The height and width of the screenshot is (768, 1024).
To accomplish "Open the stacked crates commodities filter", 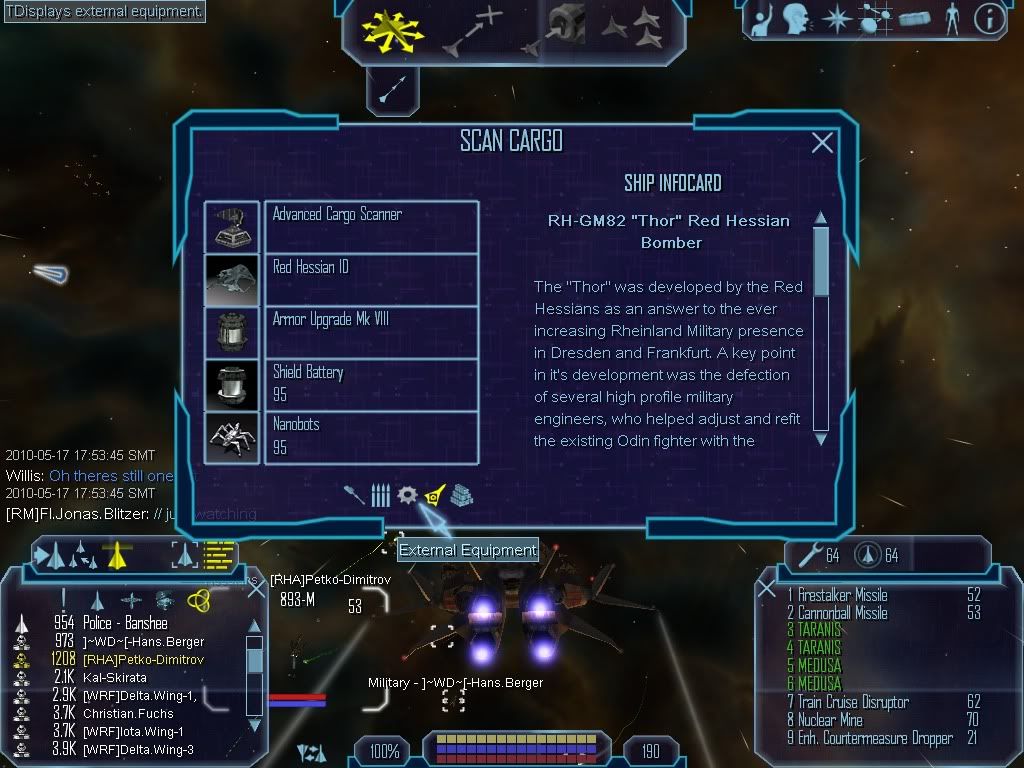I will click(461, 495).
